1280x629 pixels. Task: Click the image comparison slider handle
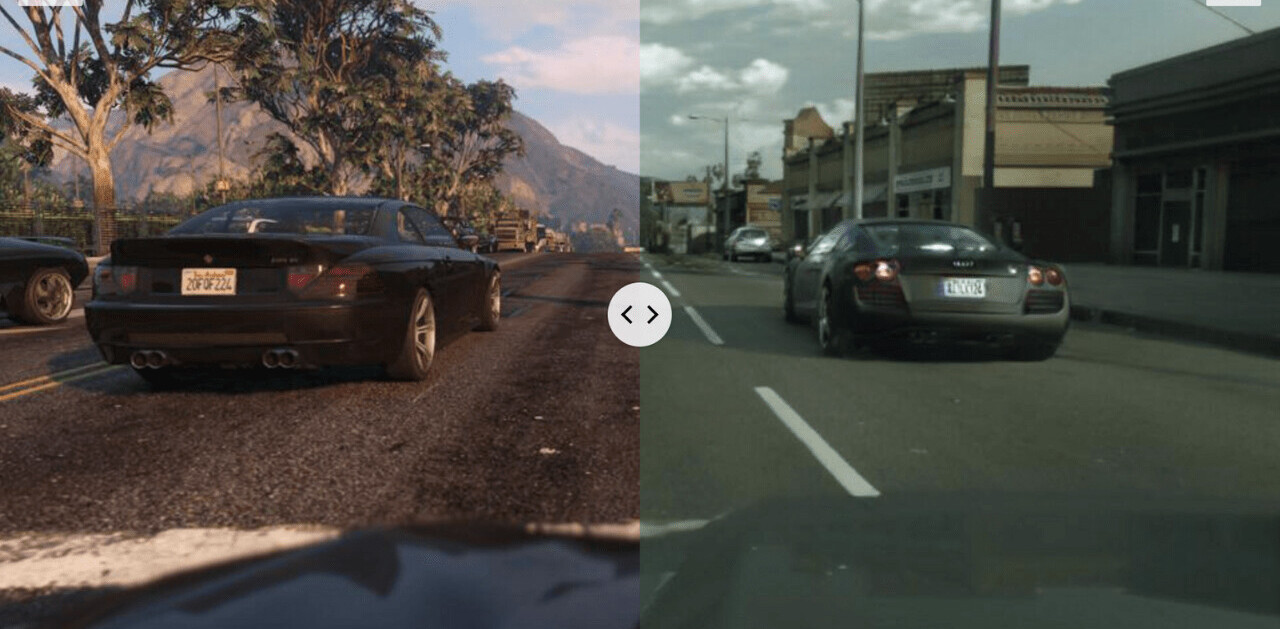pyautogui.click(x=639, y=314)
